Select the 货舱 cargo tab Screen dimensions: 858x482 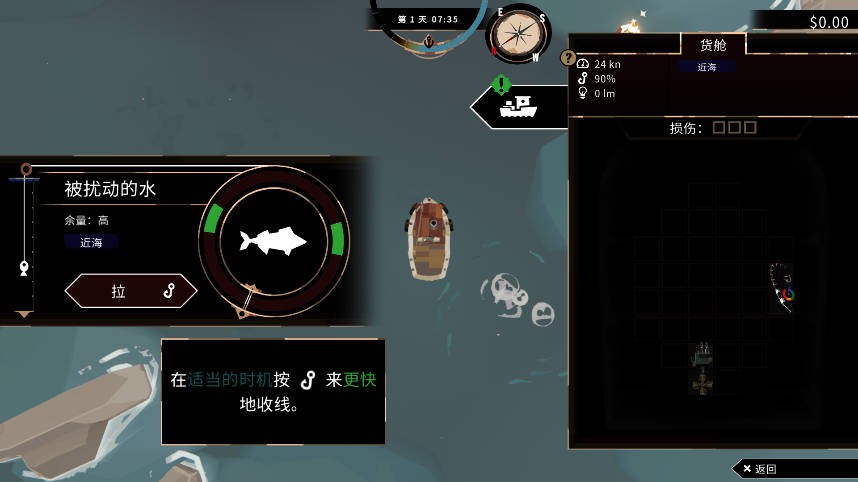coord(713,45)
